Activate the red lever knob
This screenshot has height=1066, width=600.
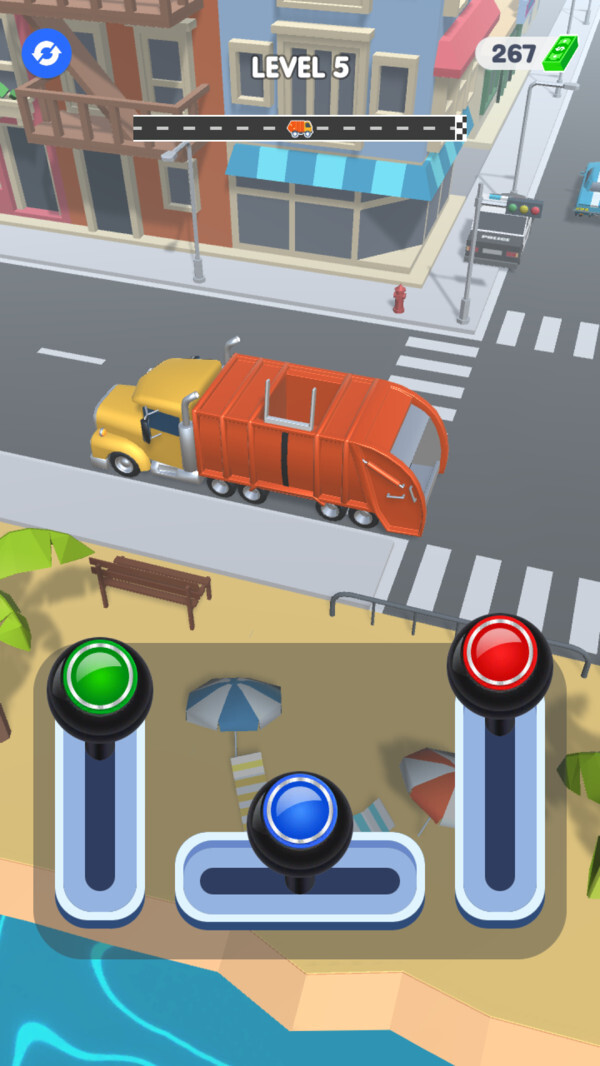point(499,653)
